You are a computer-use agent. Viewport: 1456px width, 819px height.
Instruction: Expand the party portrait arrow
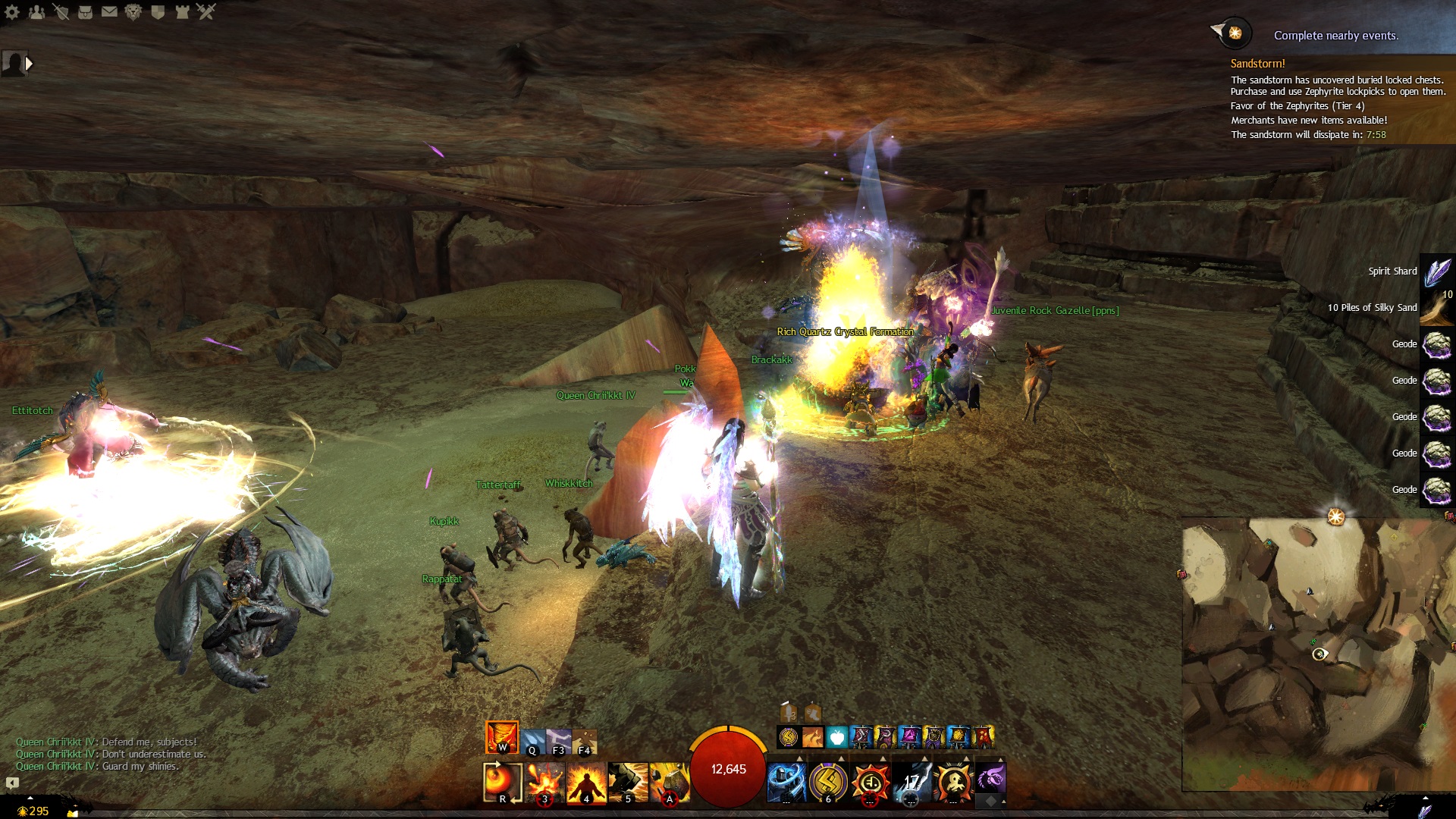tap(29, 64)
